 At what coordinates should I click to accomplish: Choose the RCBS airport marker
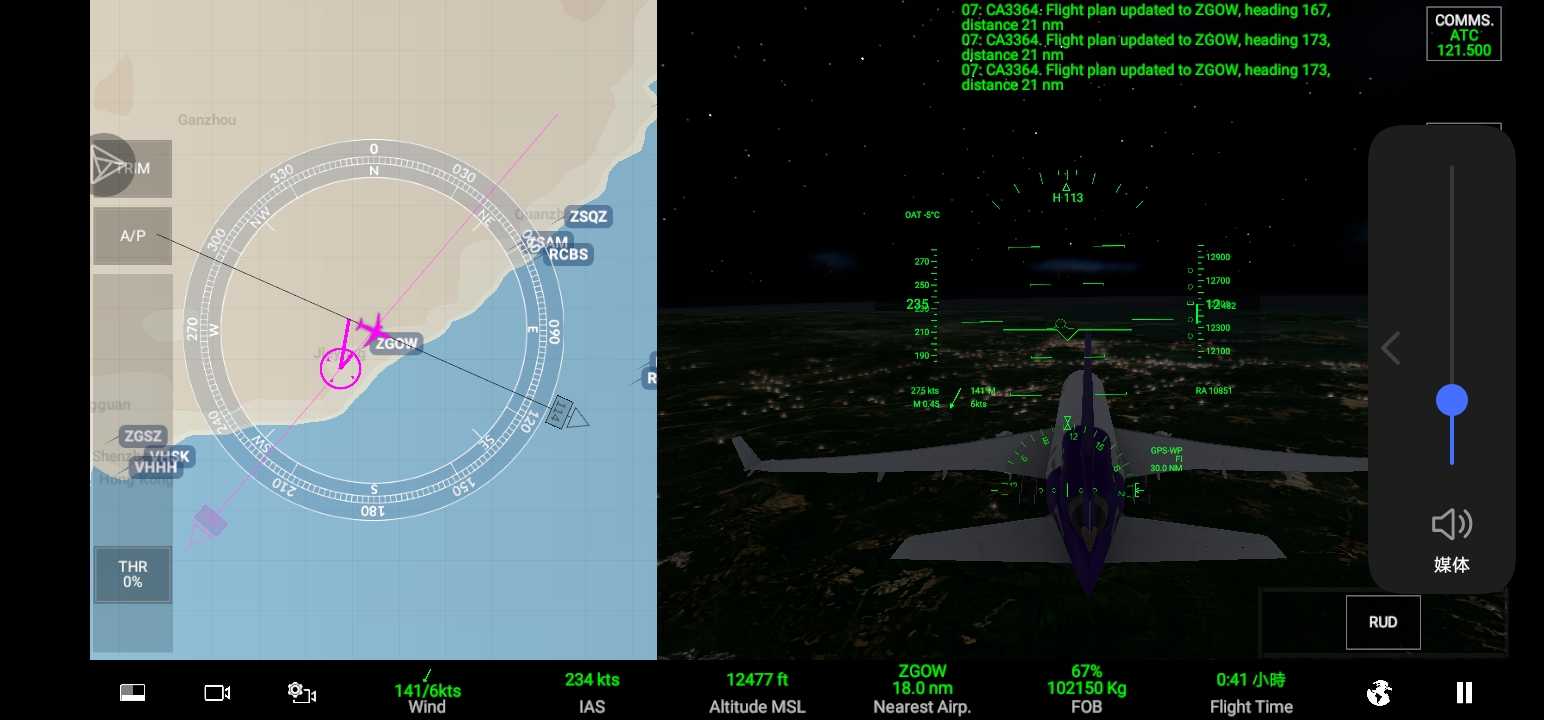[x=568, y=254]
